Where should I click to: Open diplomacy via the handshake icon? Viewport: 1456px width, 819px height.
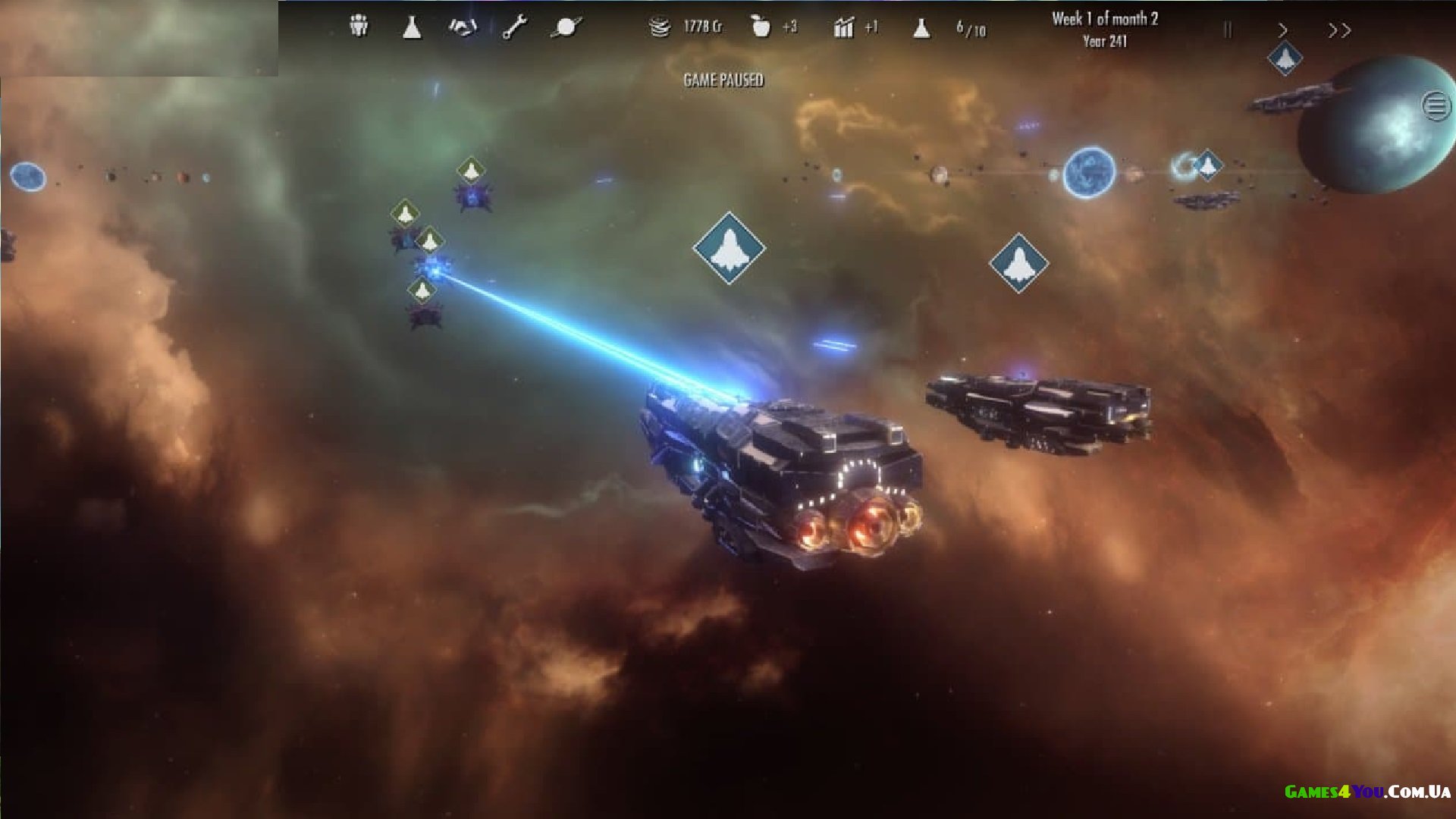(463, 27)
